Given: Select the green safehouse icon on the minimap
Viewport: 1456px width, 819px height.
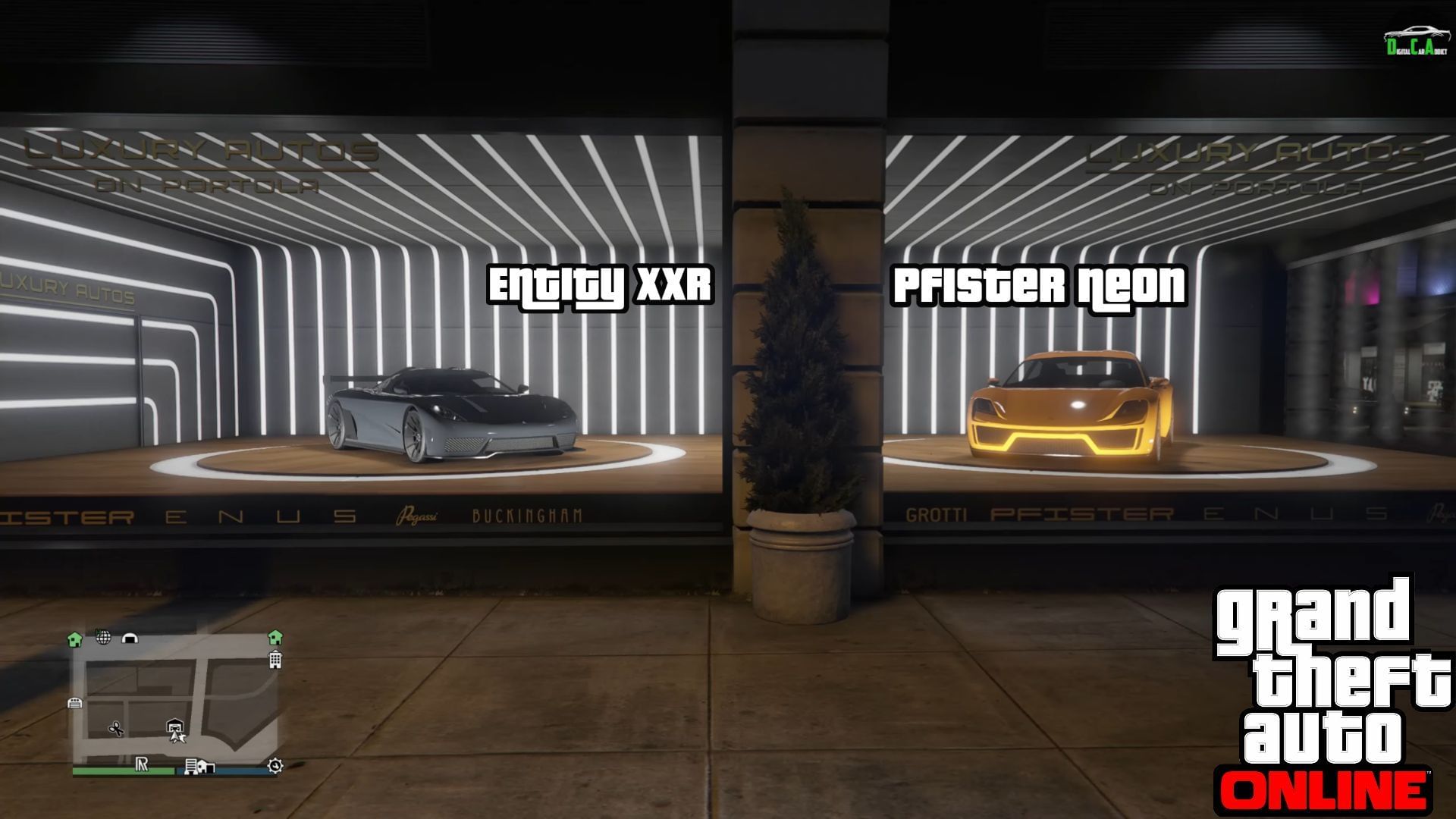Looking at the screenshot, I should click(x=76, y=639).
